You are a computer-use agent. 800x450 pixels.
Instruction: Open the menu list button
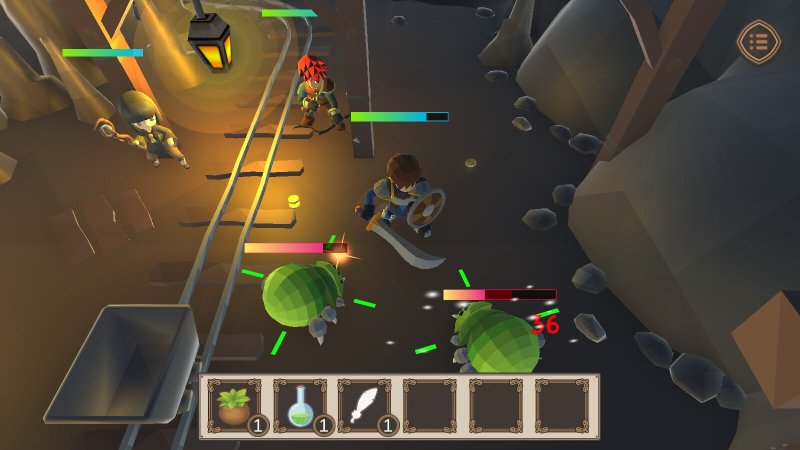(757, 42)
